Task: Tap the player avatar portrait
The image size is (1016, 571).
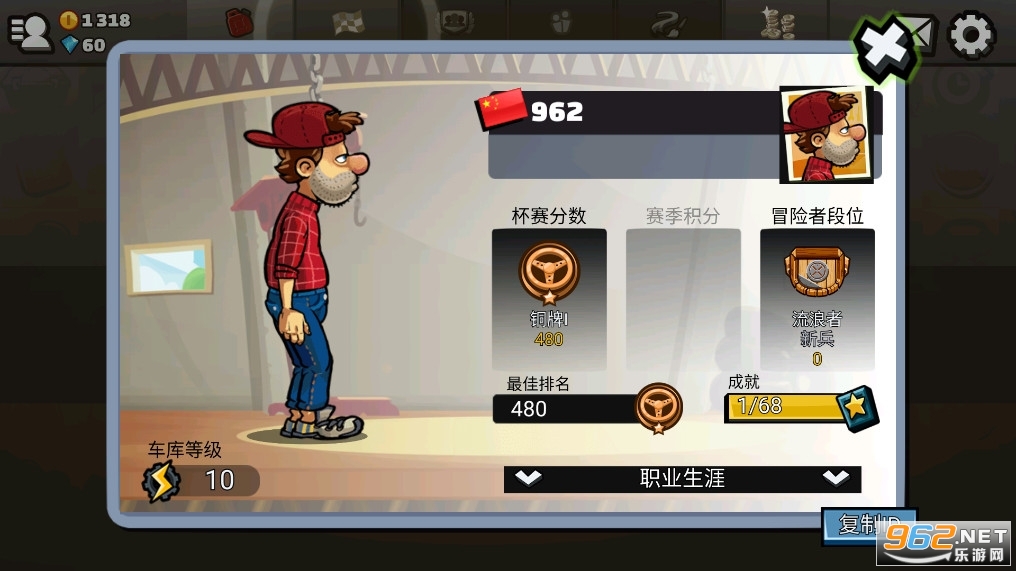Action: click(825, 135)
